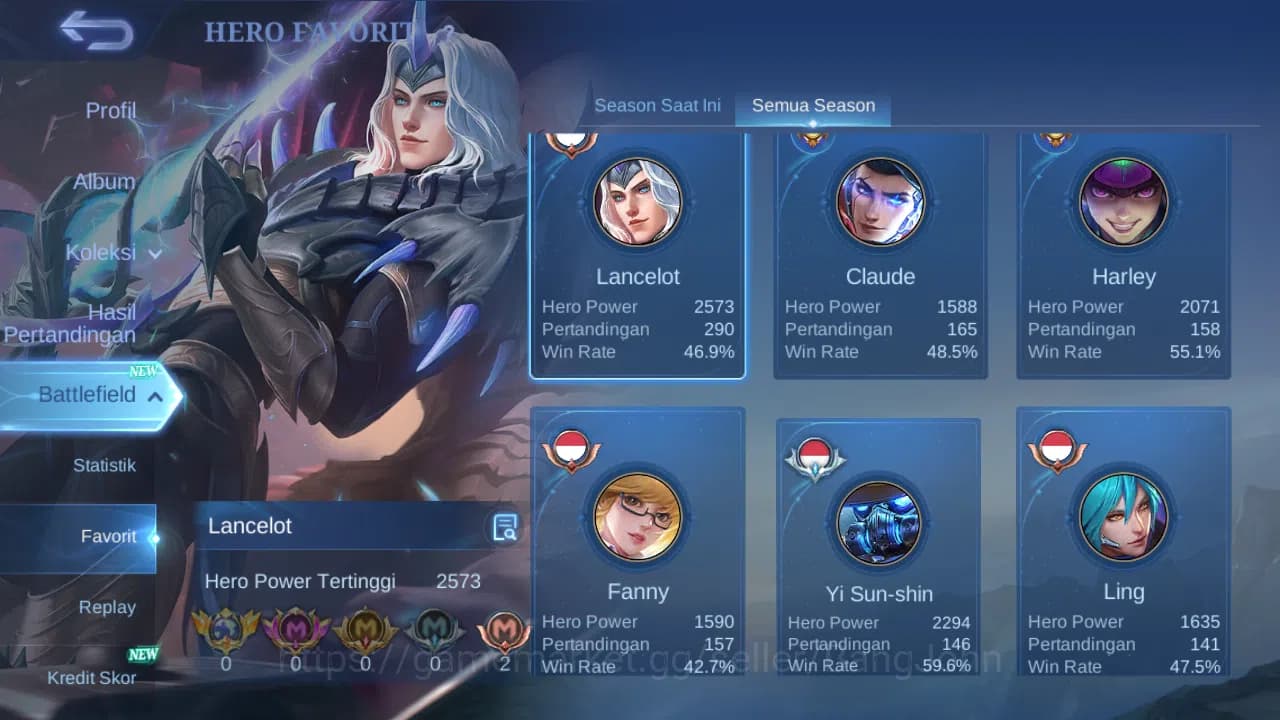Viewport: 1280px width, 720px height.
Task: Switch to the Season Saat Ini tab
Action: (x=657, y=104)
